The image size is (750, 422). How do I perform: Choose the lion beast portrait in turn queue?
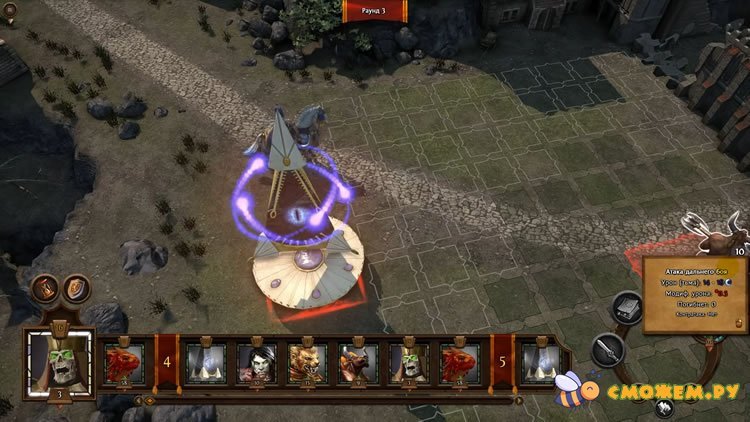pyautogui.click(x=307, y=363)
